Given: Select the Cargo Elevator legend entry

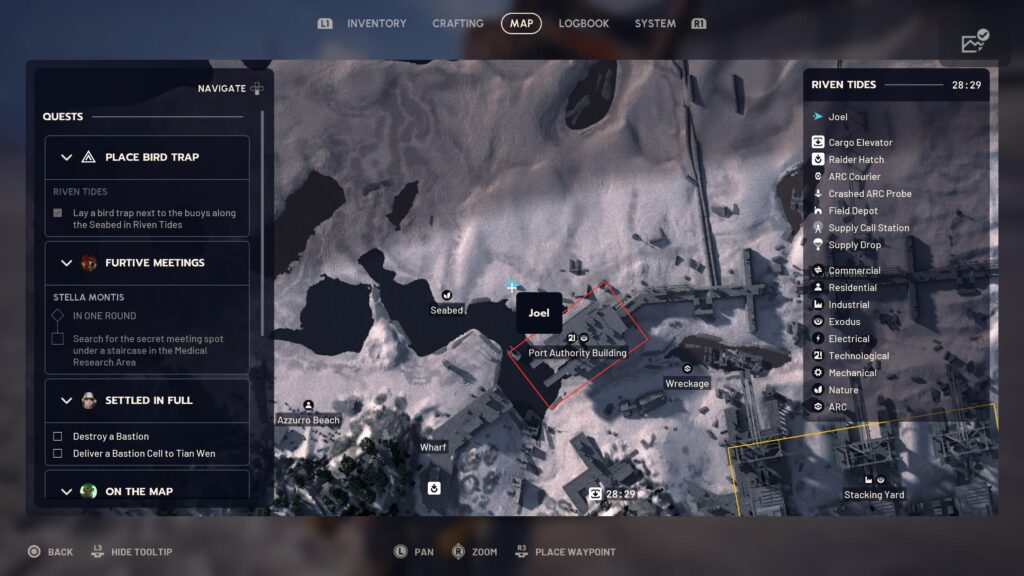Looking at the screenshot, I should 860,143.
